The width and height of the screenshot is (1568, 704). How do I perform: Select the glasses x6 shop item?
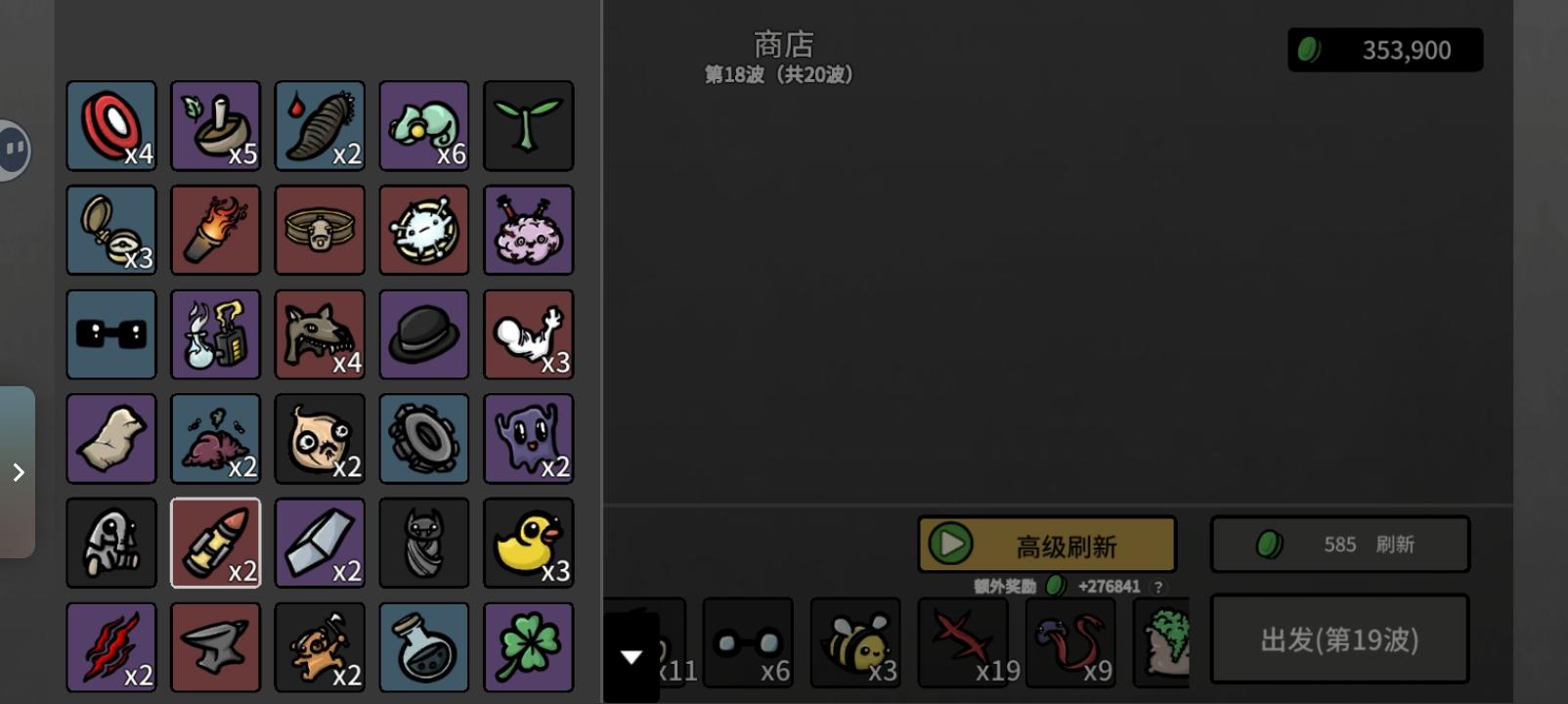tap(748, 641)
